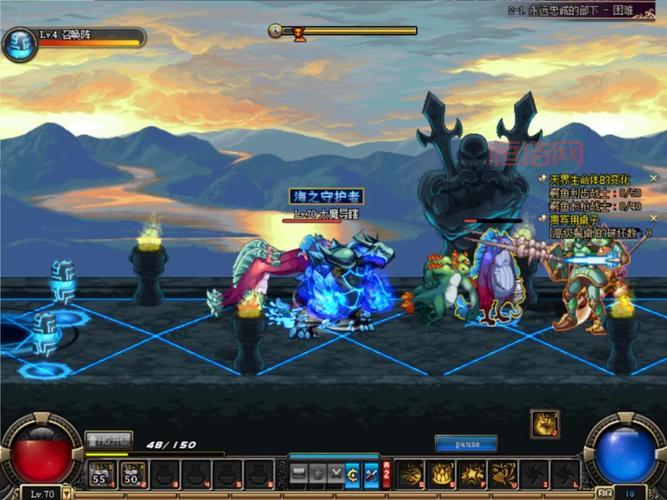
Task: Click the blue pause button
Action: point(465,443)
